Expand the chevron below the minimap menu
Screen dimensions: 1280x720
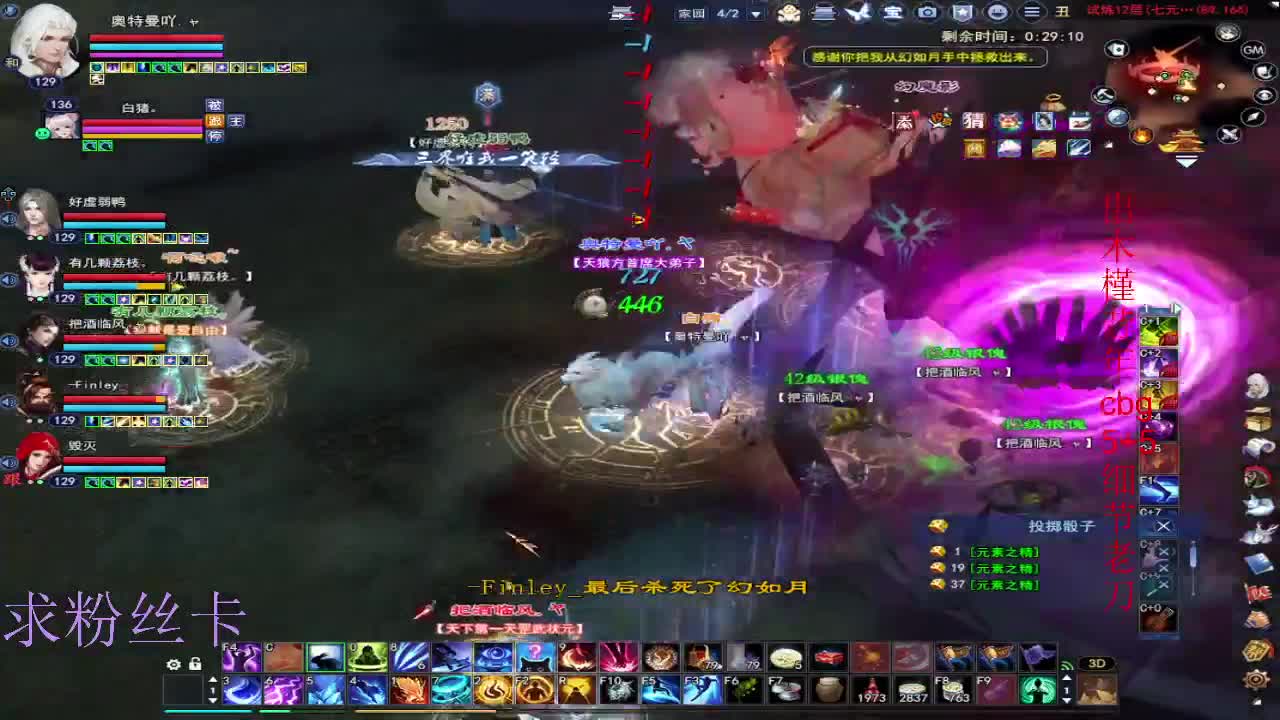1186,160
